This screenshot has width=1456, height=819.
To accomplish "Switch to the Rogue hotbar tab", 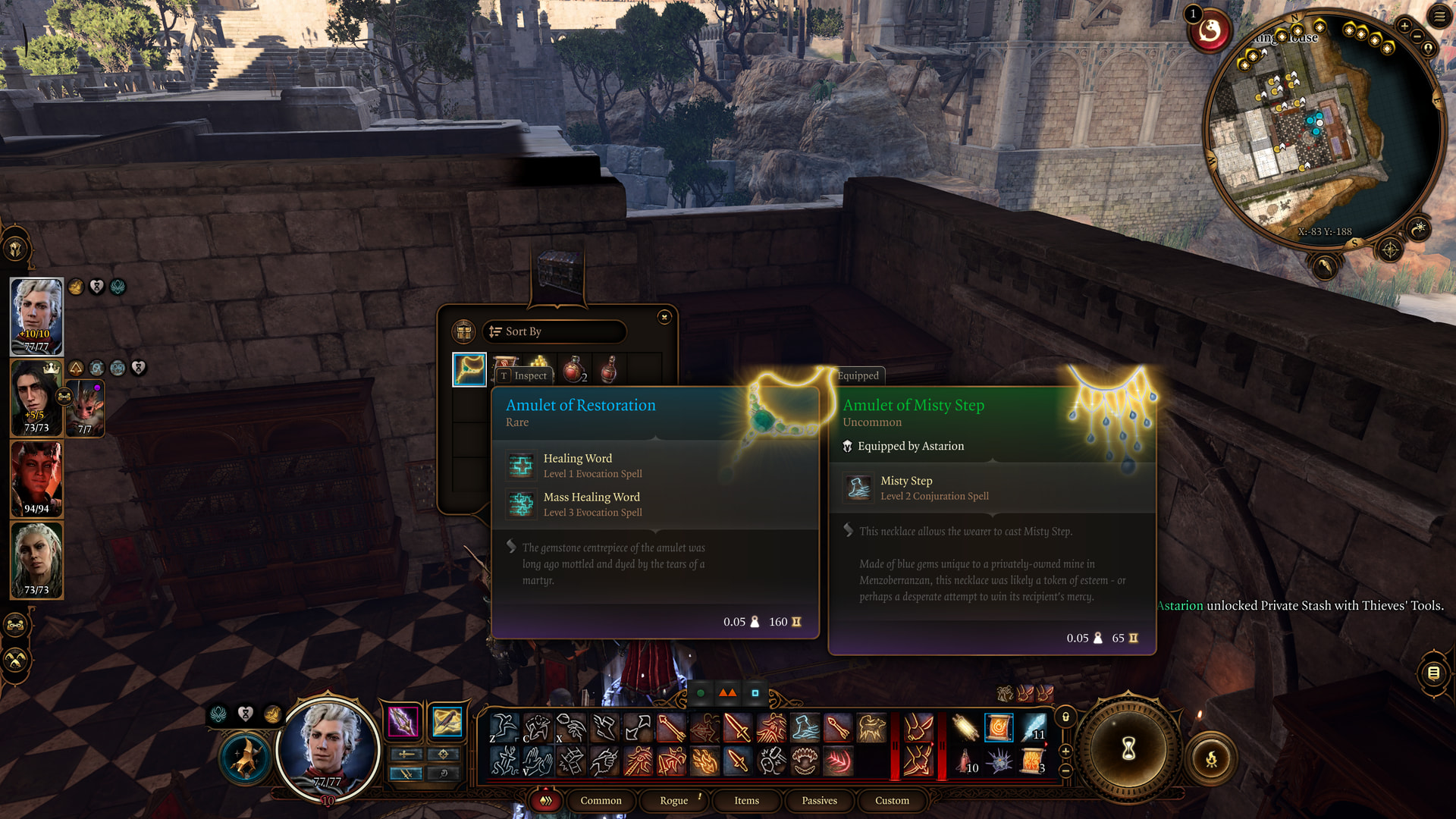I will (673, 800).
